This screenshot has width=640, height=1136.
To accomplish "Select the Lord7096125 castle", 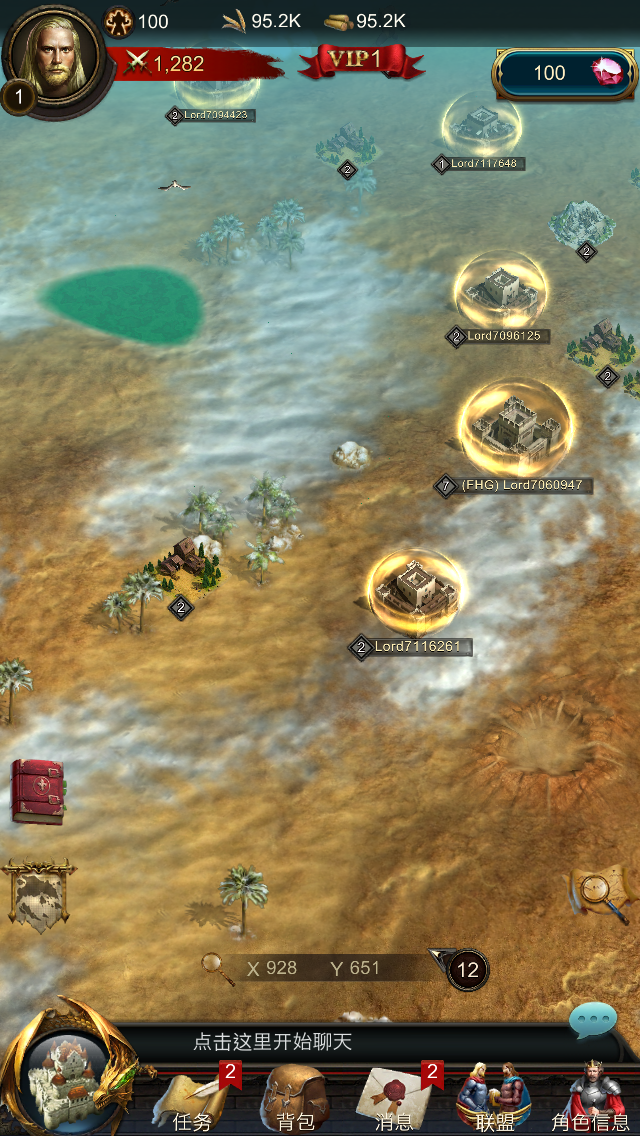I will tap(500, 290).
